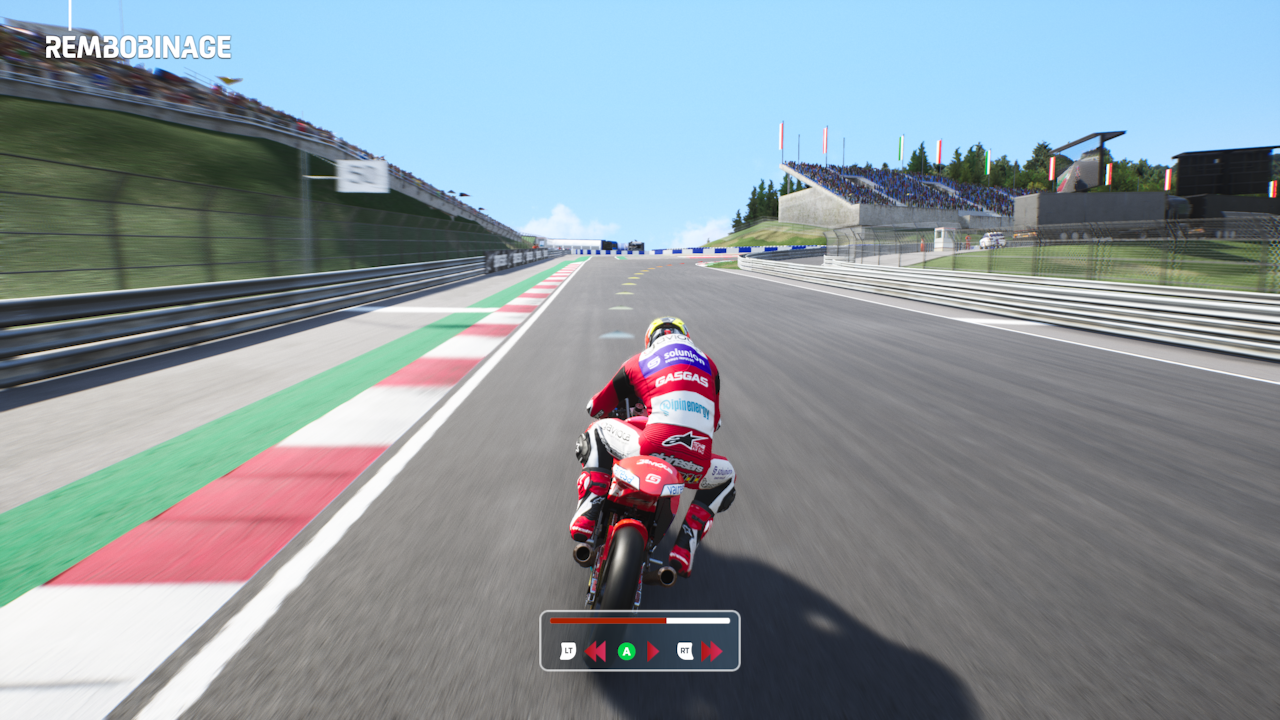
Task: Click the red rewind timeline bar
Action: [x=608, y=621]
